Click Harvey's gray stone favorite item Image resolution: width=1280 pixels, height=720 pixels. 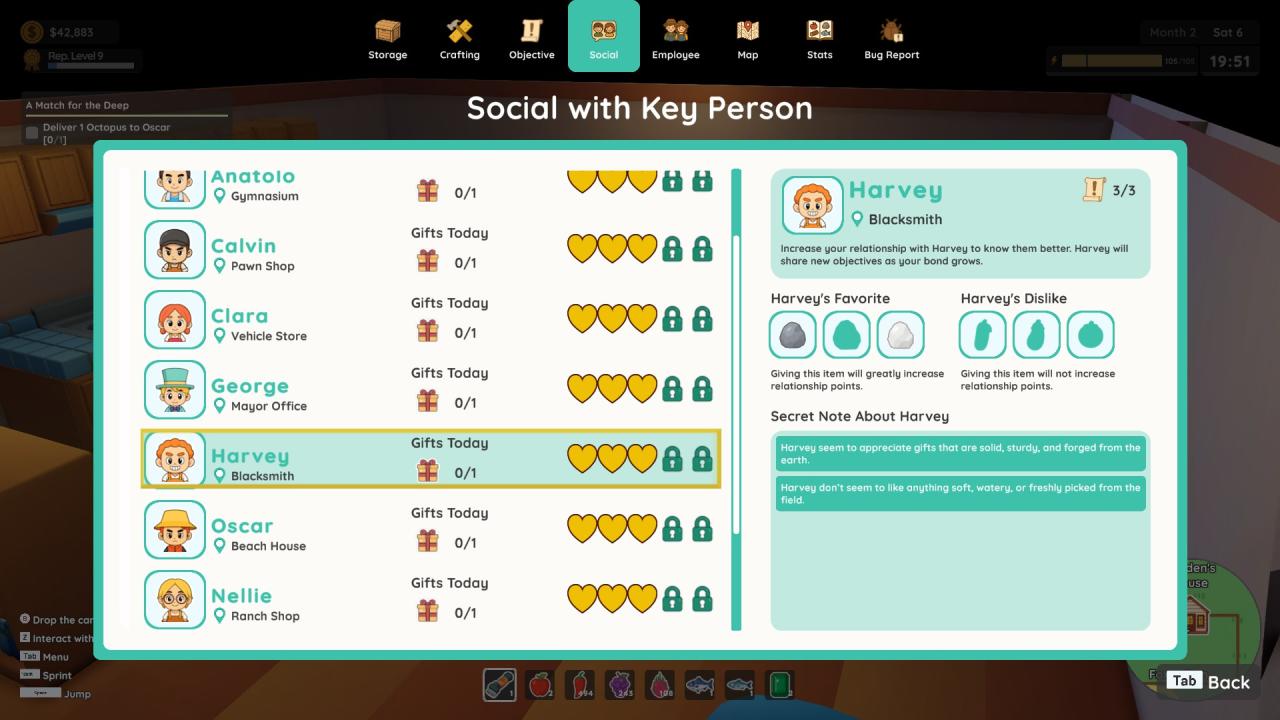click(793, 335)
